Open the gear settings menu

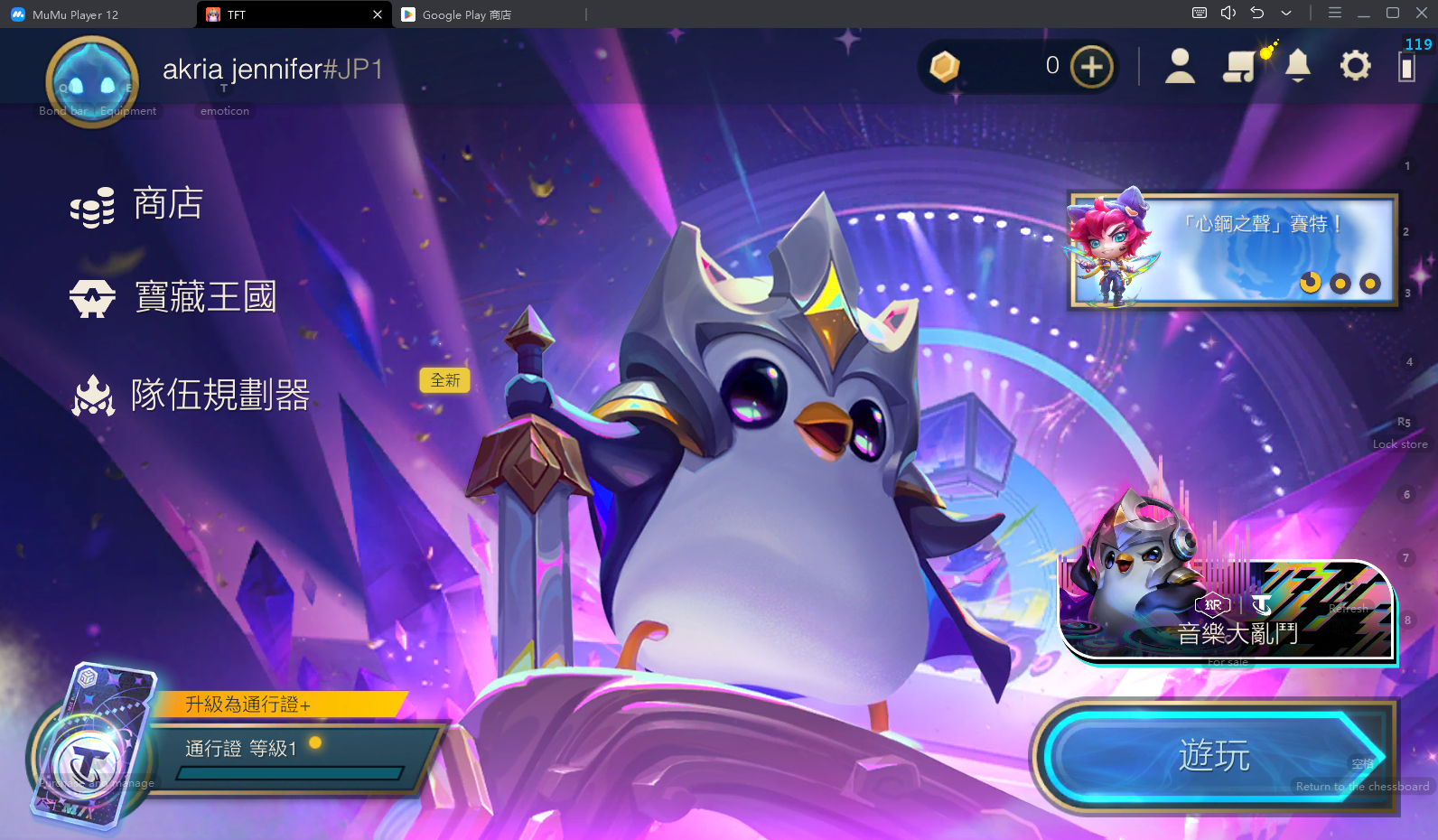click(1355, 66)
